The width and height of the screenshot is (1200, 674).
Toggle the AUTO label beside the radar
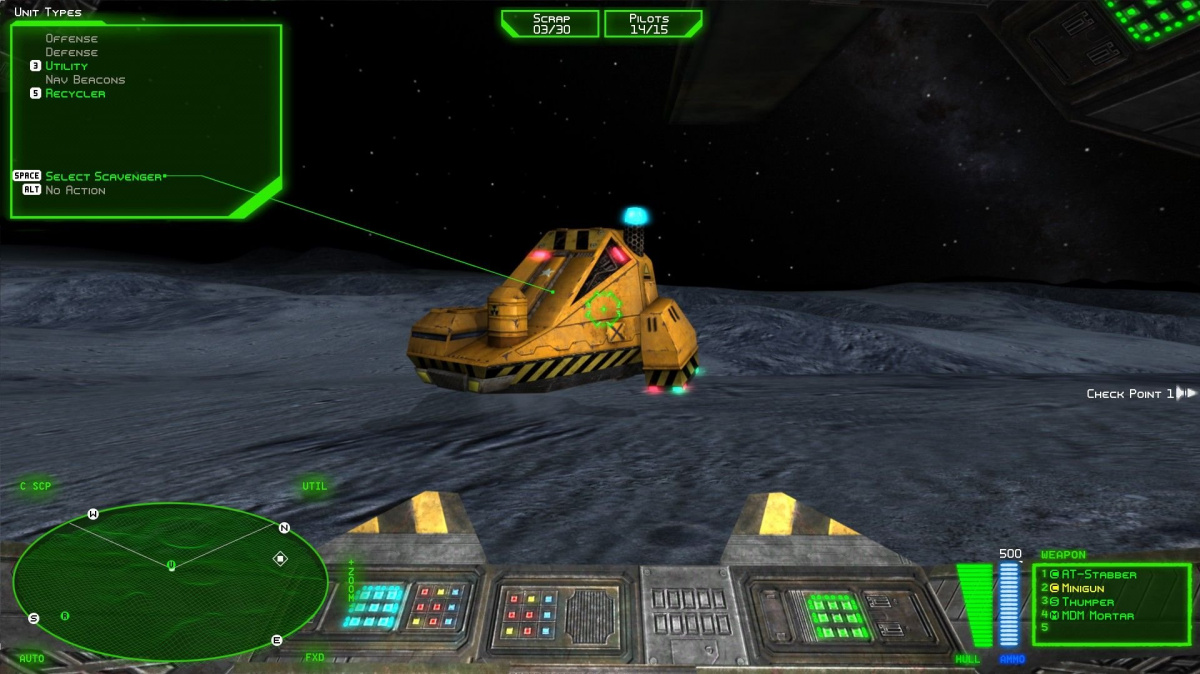pyautogui.click(x=31, y=658)
